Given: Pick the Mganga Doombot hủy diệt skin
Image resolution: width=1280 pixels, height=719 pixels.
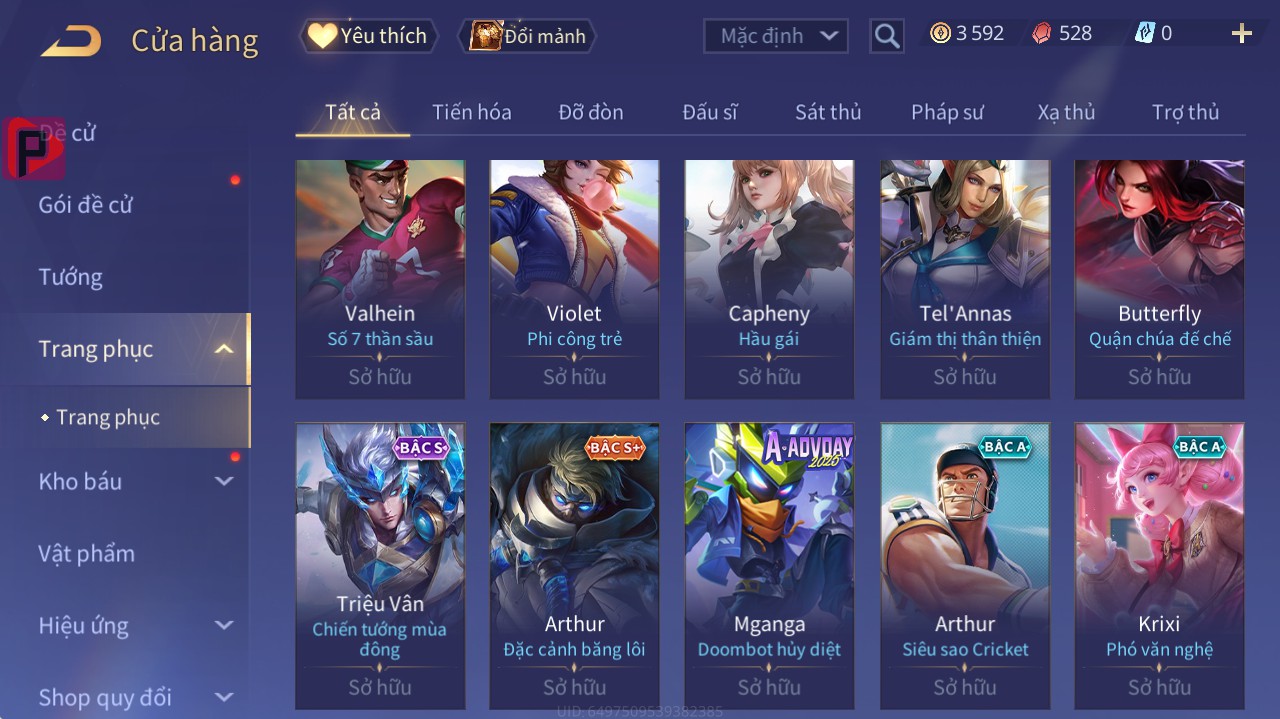Looking at the screenshot, I should pos(769,565).
